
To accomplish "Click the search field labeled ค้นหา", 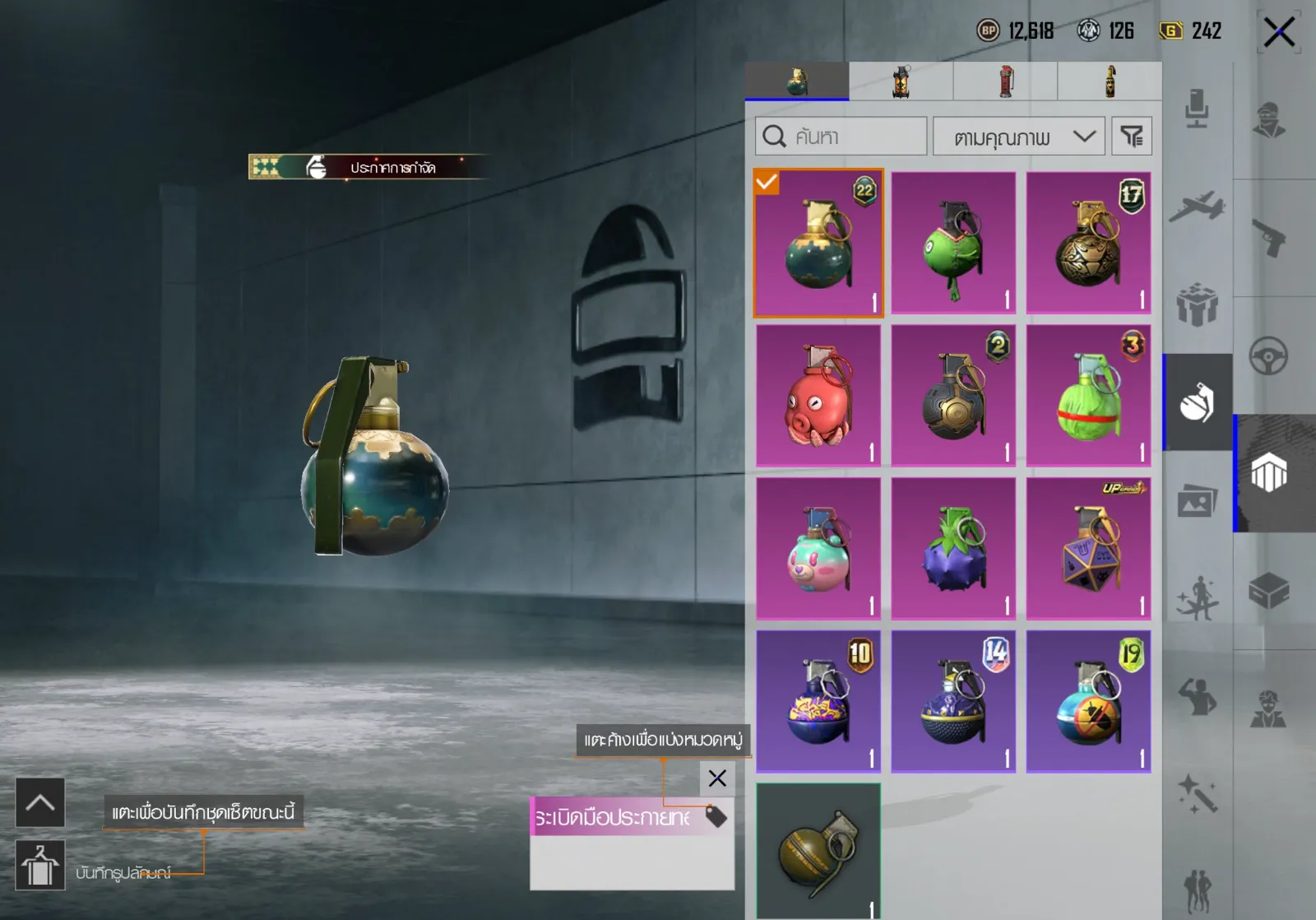I will (x=841, y=137).
